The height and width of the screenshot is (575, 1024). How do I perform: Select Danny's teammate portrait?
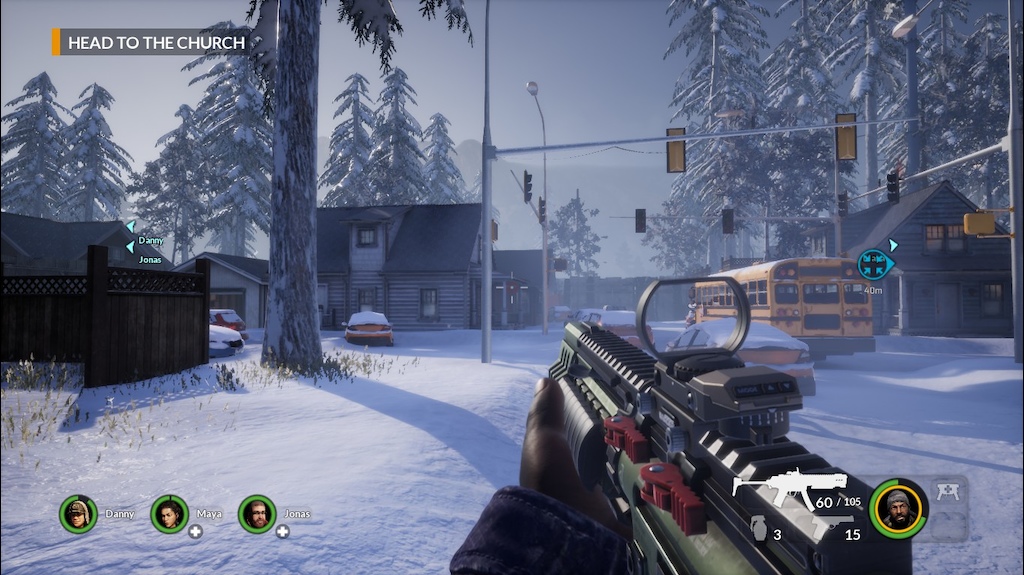77,514
